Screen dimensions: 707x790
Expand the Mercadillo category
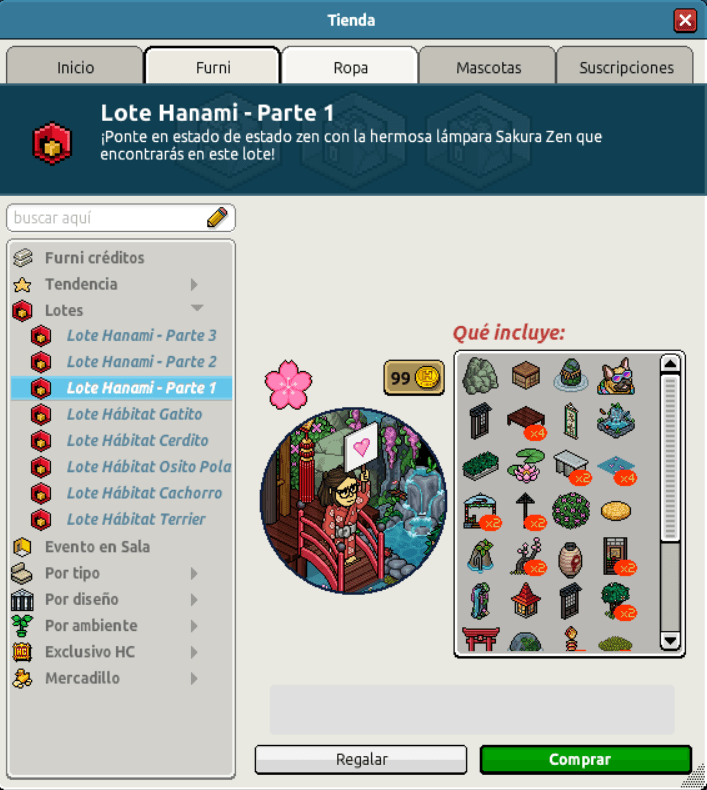coord(82,678)
